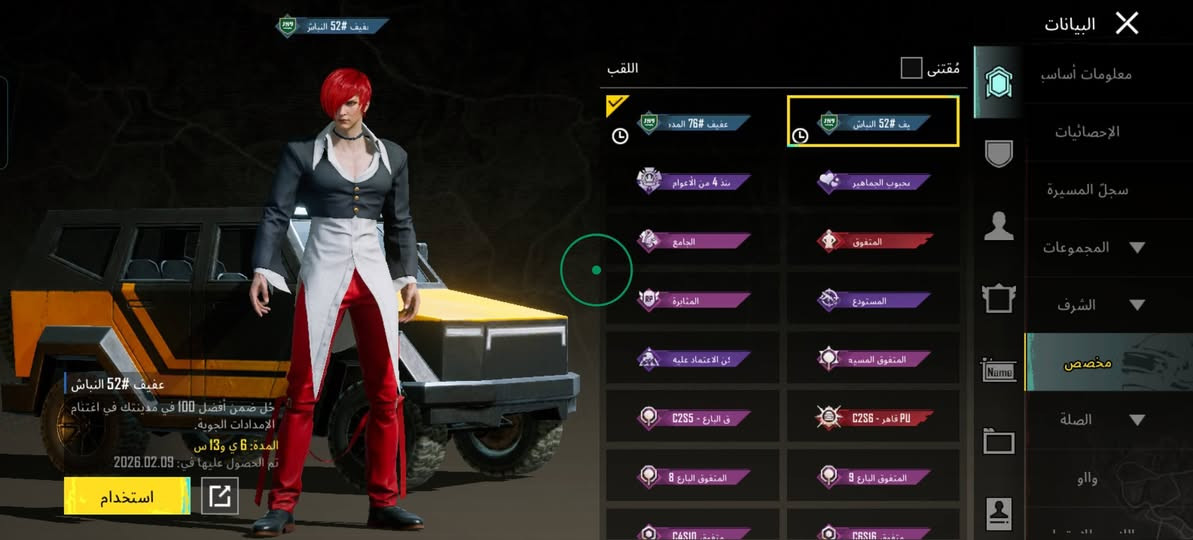This screenshot has width=1193, height=540.
Task: Close the البيانات profile screen
Action: (1127, 24)
